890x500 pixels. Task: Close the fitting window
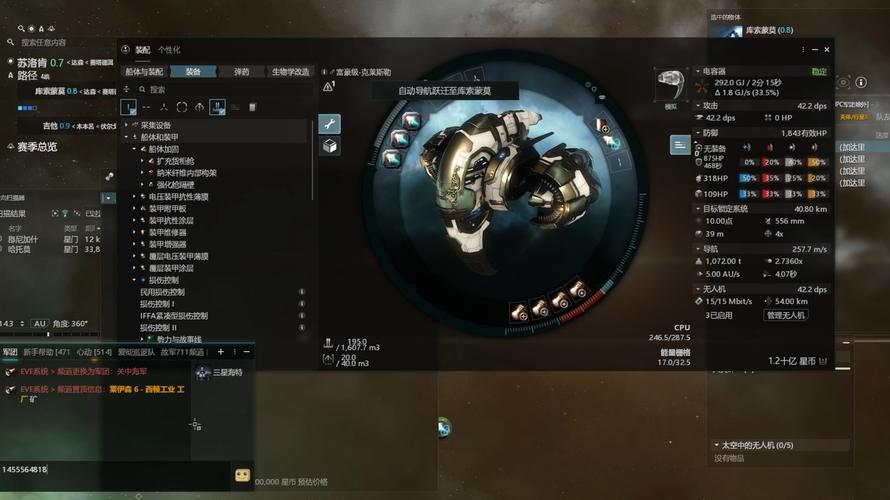(x=827, y=49)
